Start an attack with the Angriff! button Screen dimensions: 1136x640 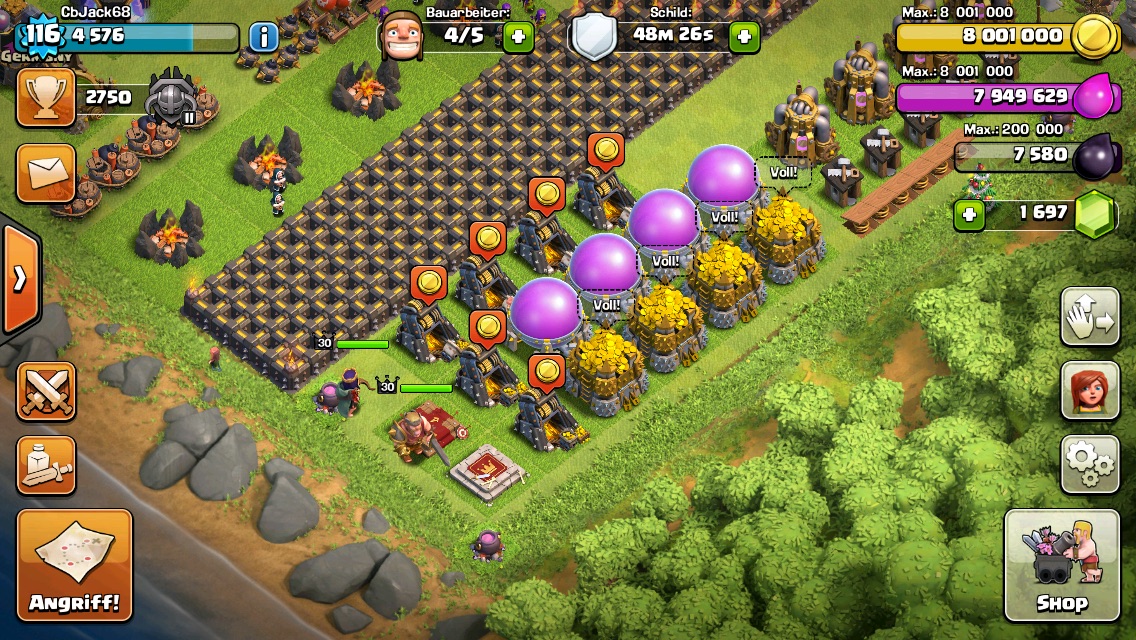tap(74, 565)
